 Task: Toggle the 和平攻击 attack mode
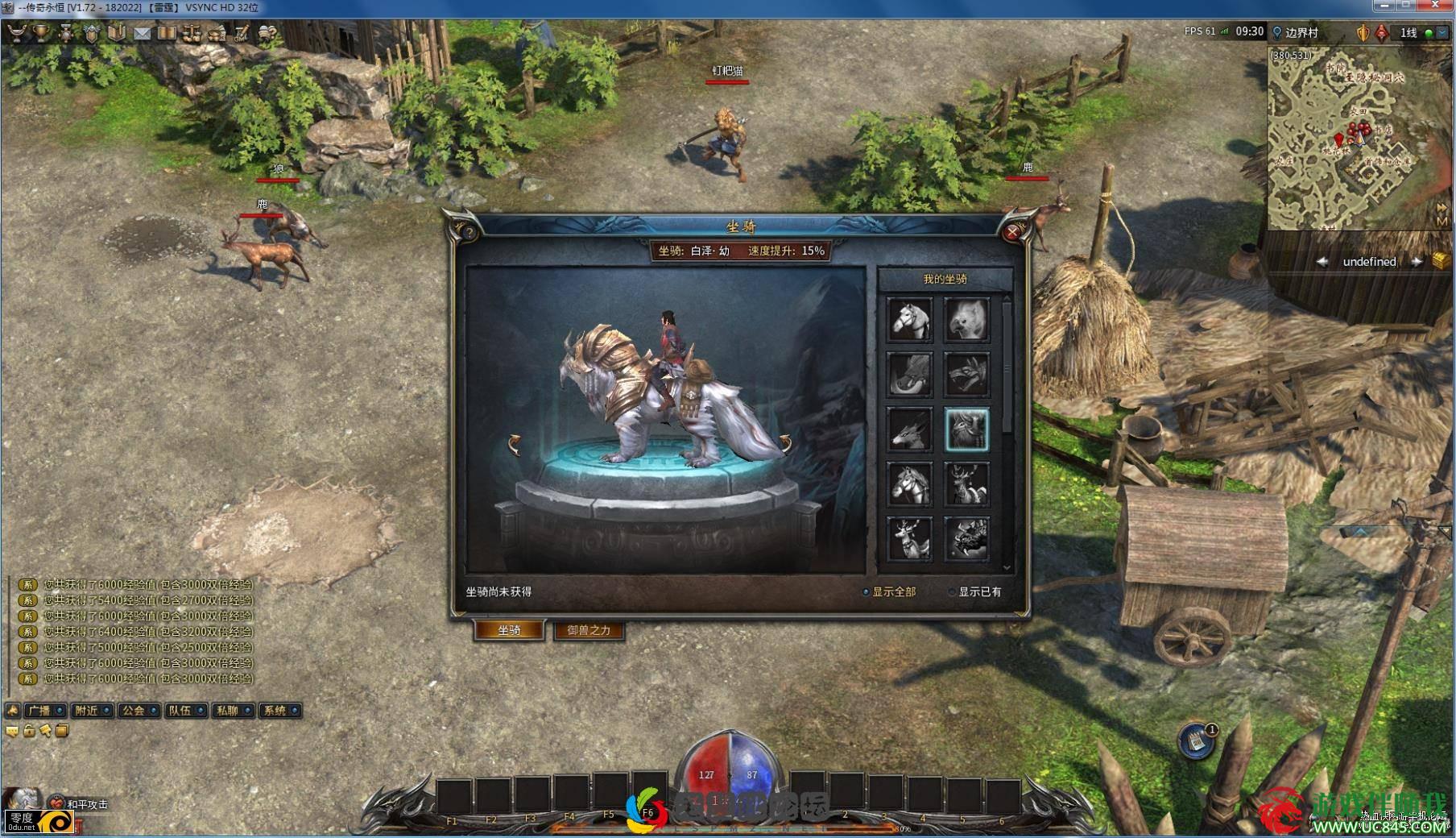(x=79, y=803)
